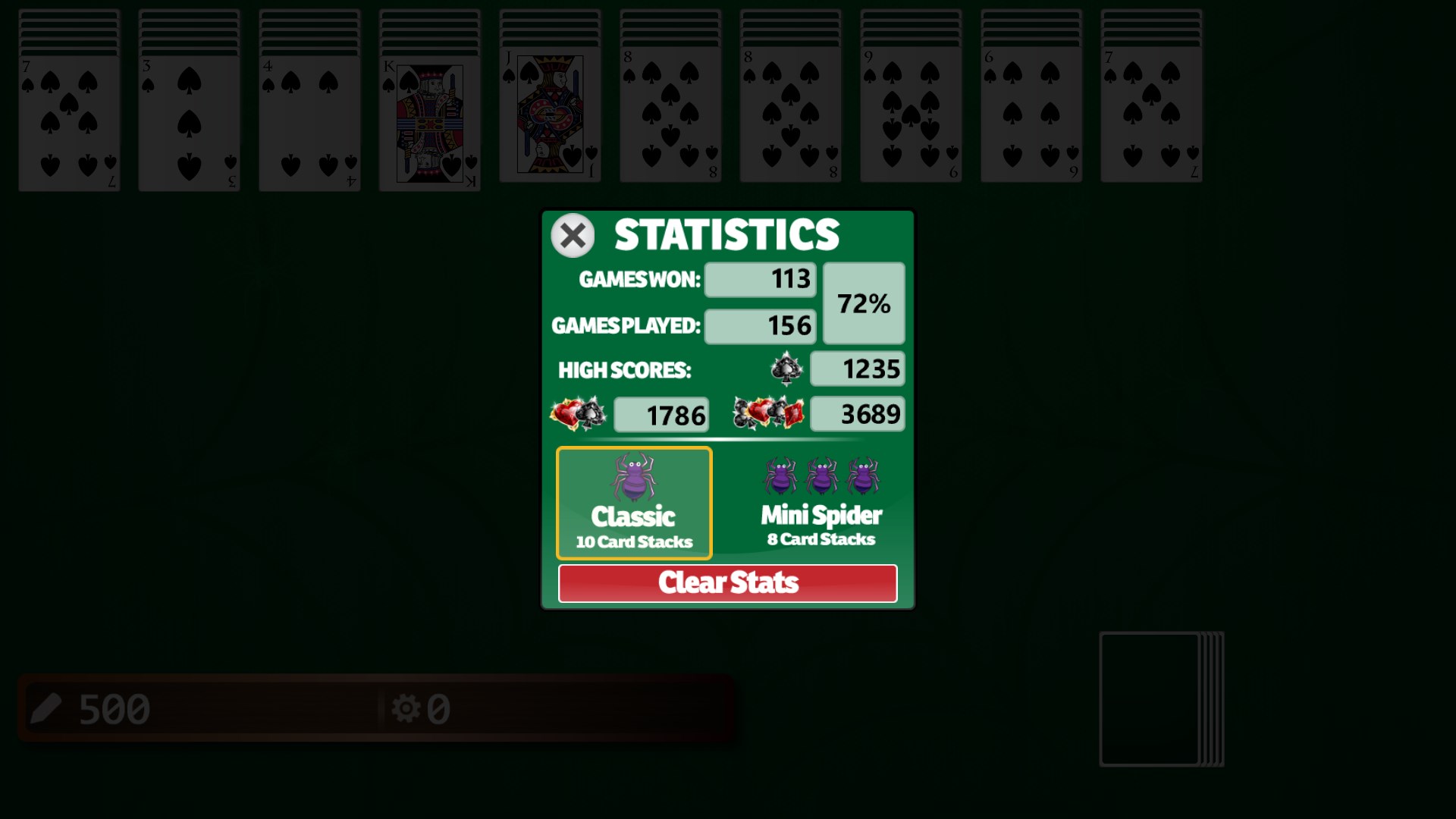This screenshot has height=819, width=1456.
Task: Select the heart and spade two-suit icon
Action: coord(578,414)
